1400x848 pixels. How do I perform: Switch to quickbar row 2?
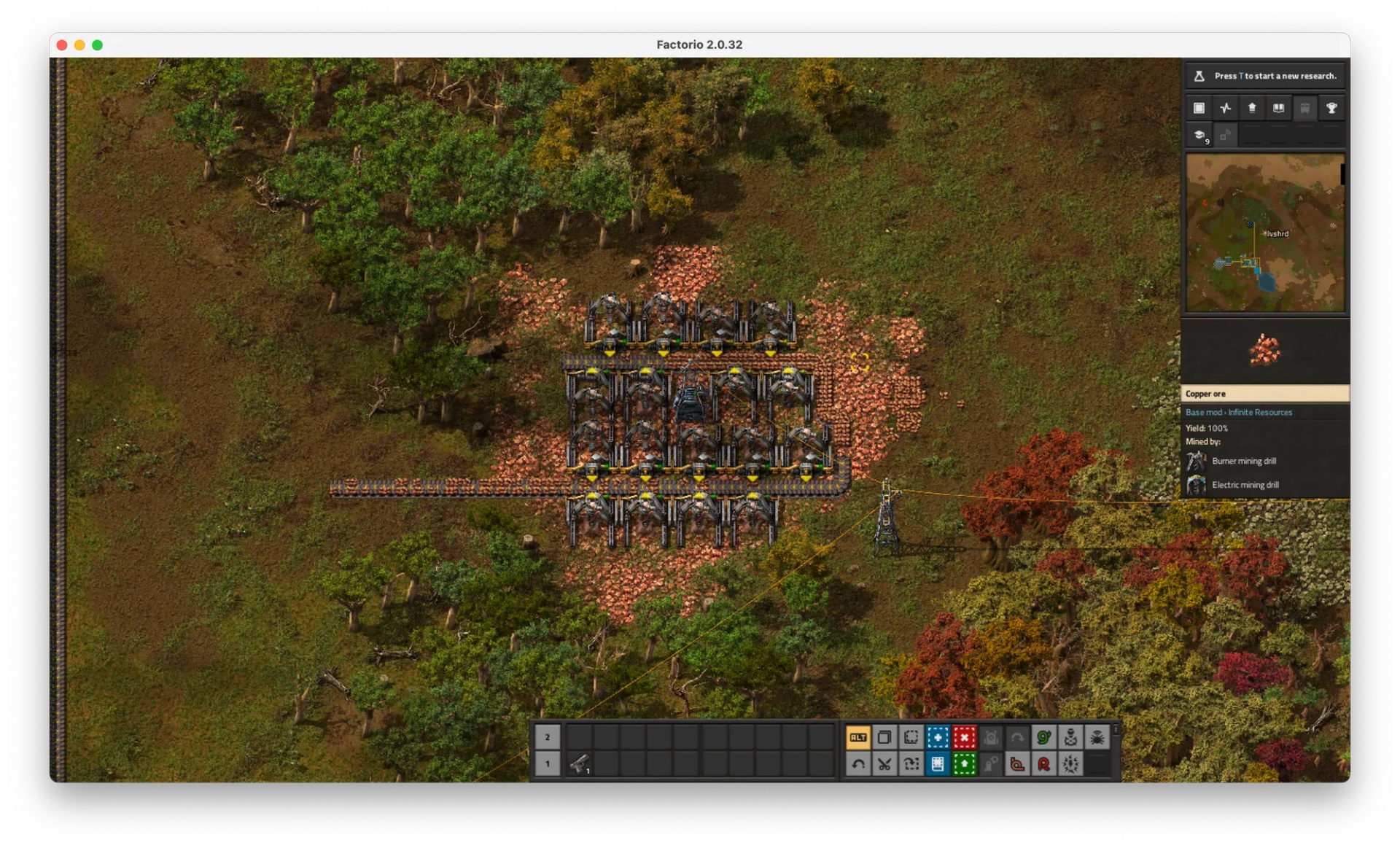tap(548, 737)
